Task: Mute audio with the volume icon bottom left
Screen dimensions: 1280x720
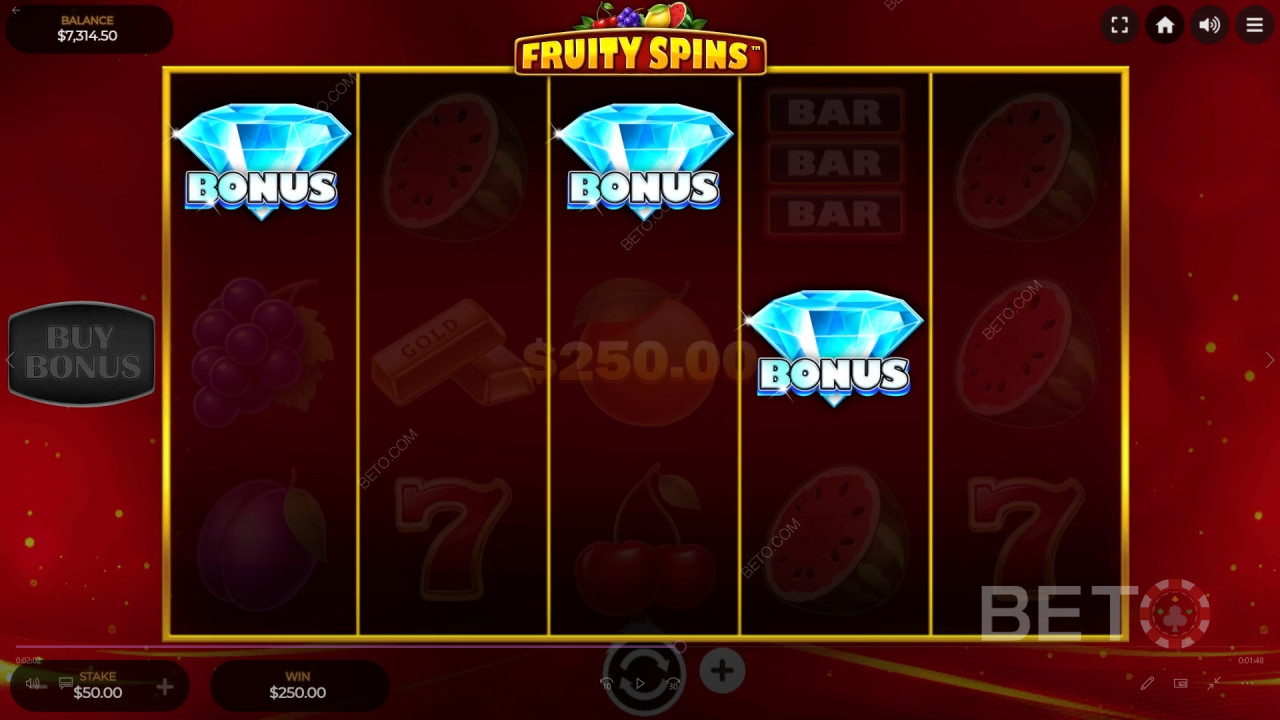Action: pos(34,683)
